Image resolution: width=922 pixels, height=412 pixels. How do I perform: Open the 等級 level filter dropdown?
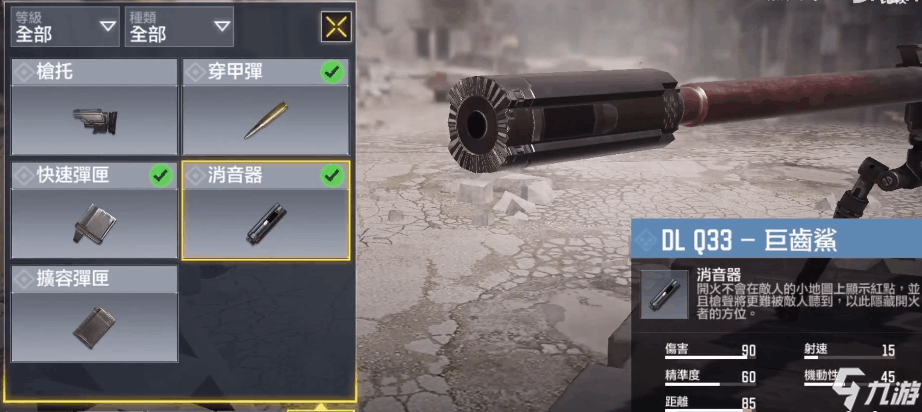65,27
